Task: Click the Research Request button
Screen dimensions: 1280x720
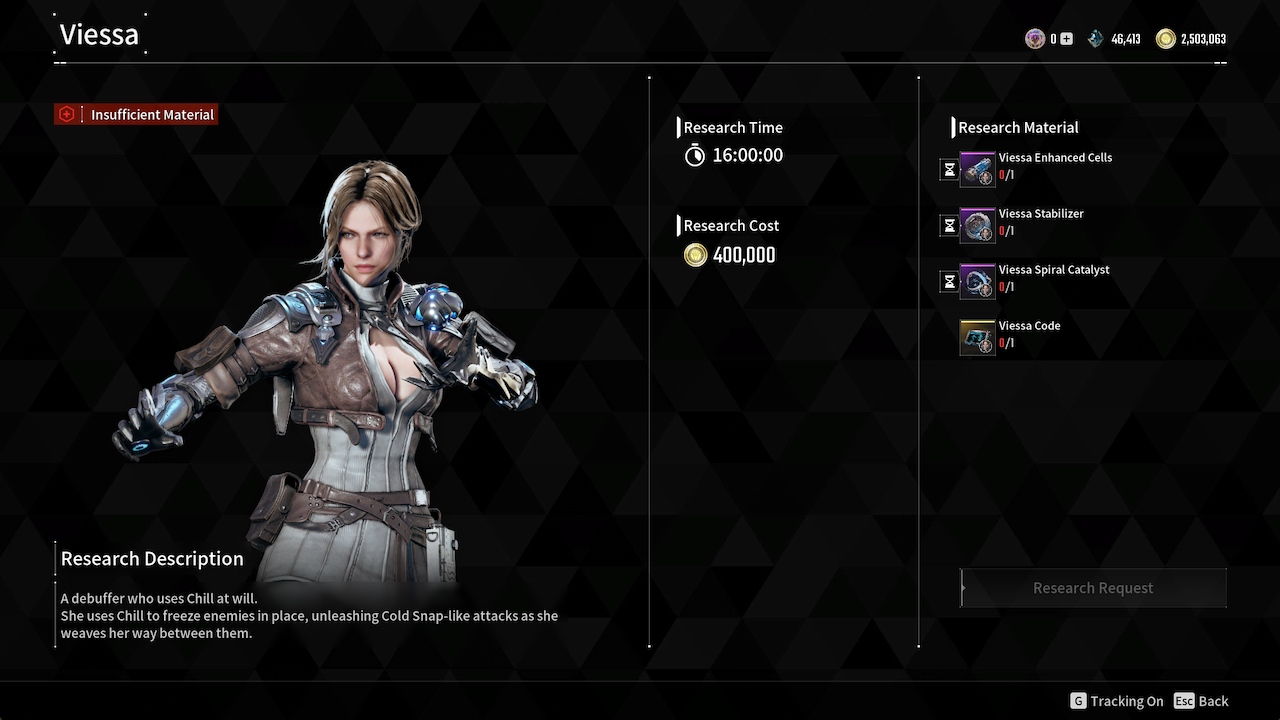Action: [x=1093, y=588]
